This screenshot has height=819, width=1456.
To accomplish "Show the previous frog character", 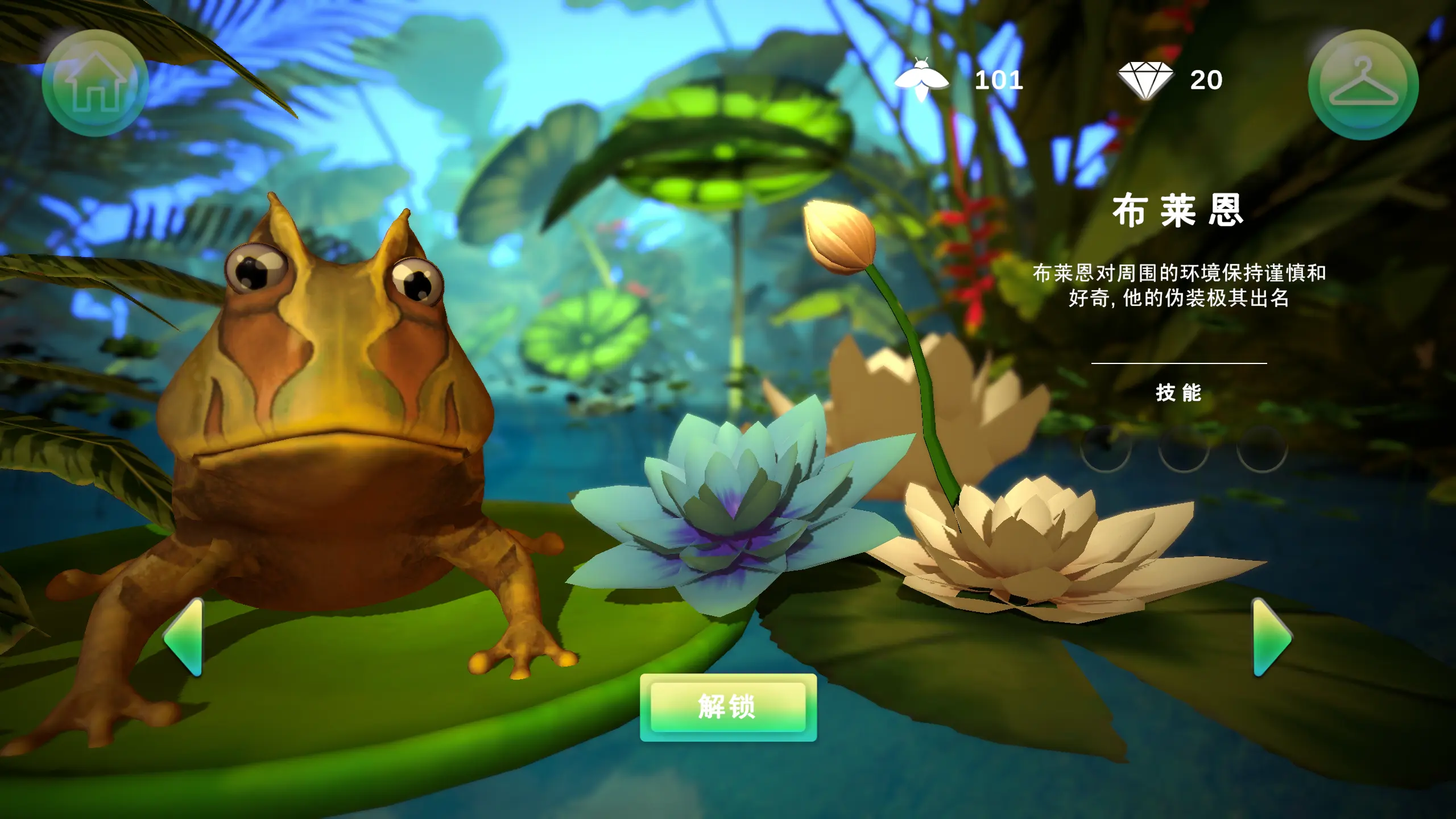I will click(x=185, y=637).
